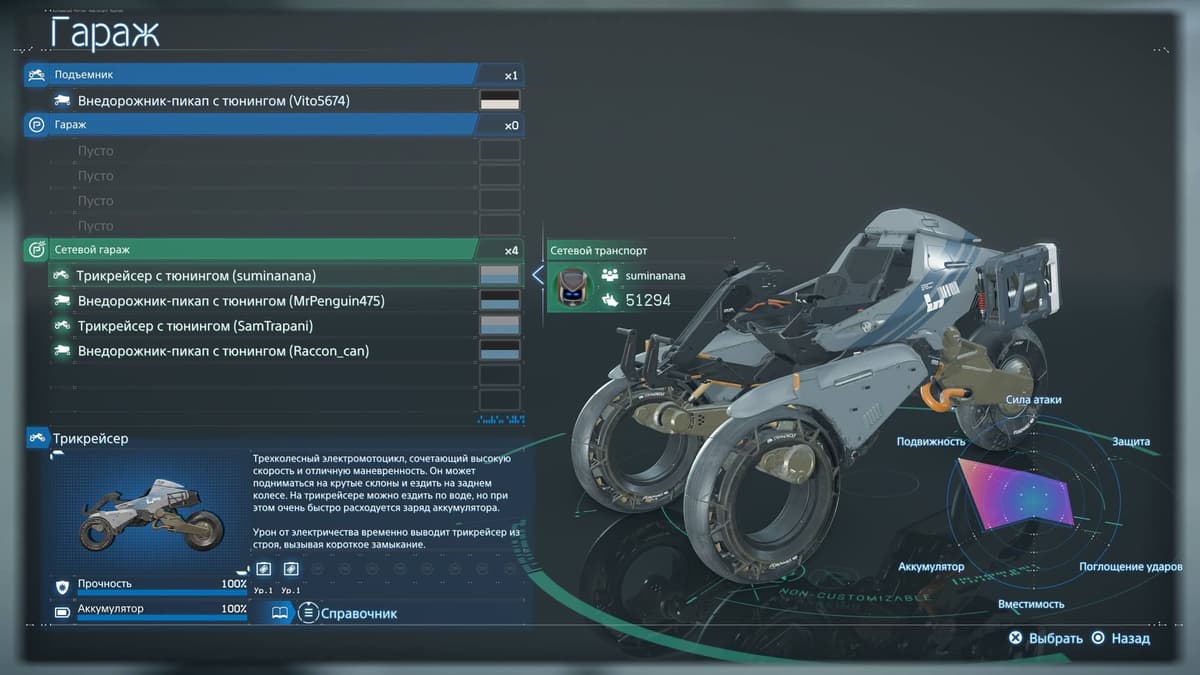Click the Tri-Cruiser preview thumbnail
This screenshot has height=675, width=1200.
click(148, 512)
